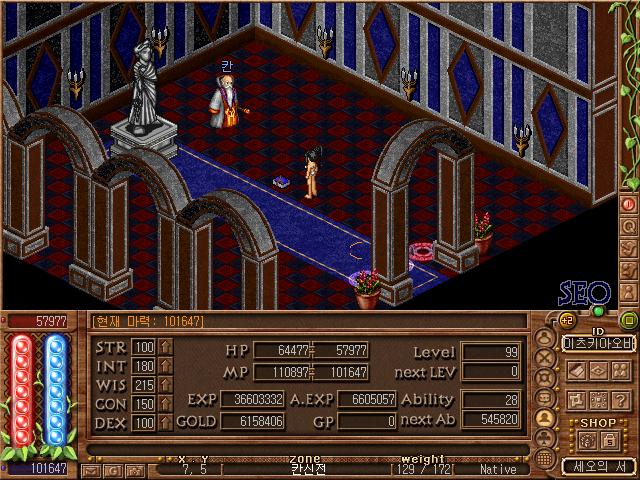Add a point to WIS
Image resolution: width=640 pixels, height=480 pixels.
(166, 385)
